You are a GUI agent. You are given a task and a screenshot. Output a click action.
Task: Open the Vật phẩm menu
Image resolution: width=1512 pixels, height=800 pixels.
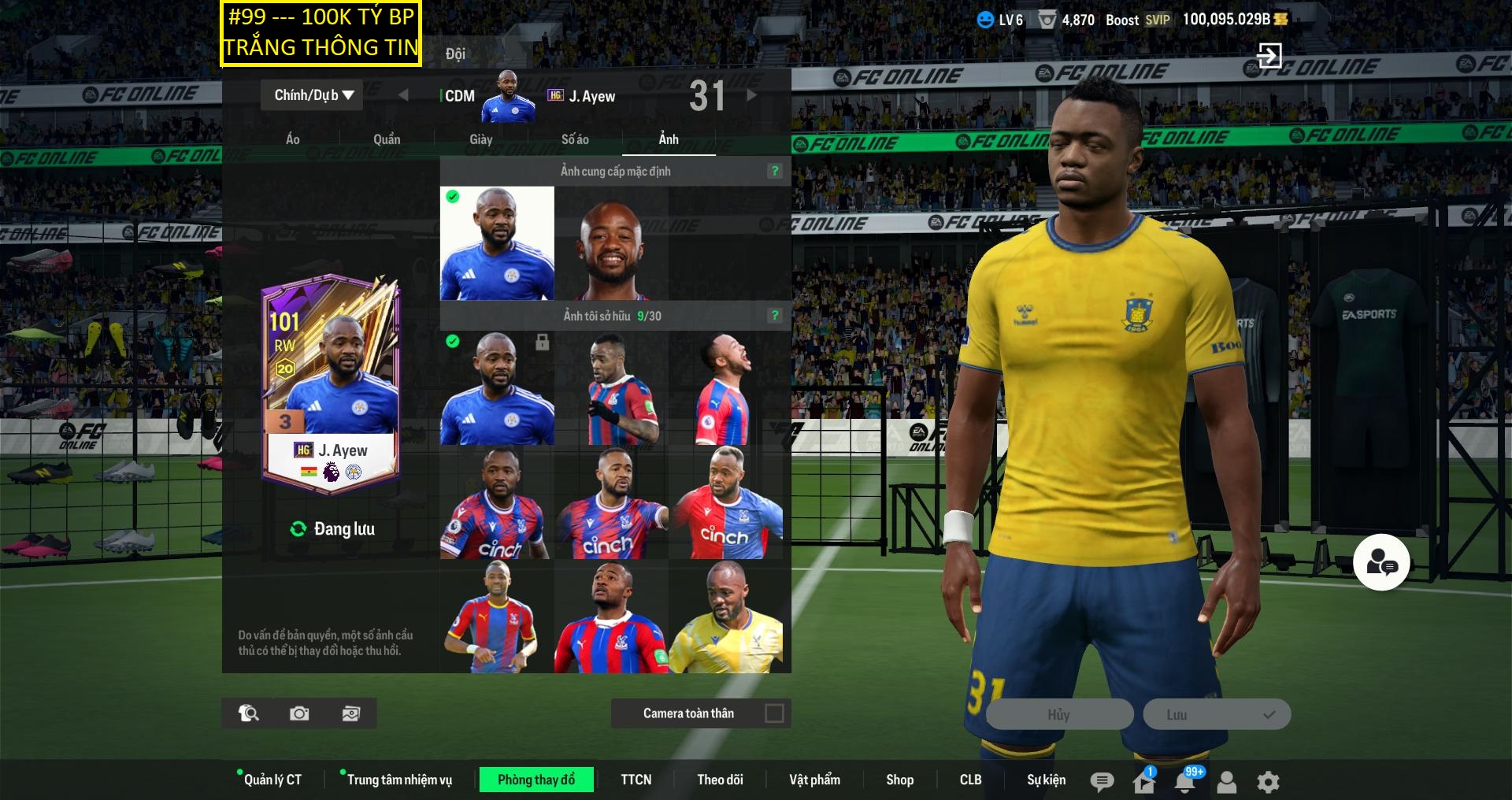pyautogui.click(x=814, y=780)
